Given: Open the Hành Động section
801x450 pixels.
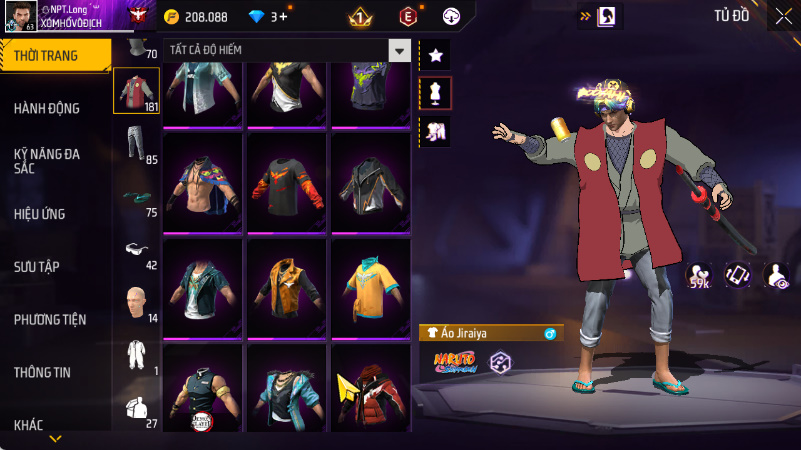Looking at the screenshot, I should tap(47, 108).
